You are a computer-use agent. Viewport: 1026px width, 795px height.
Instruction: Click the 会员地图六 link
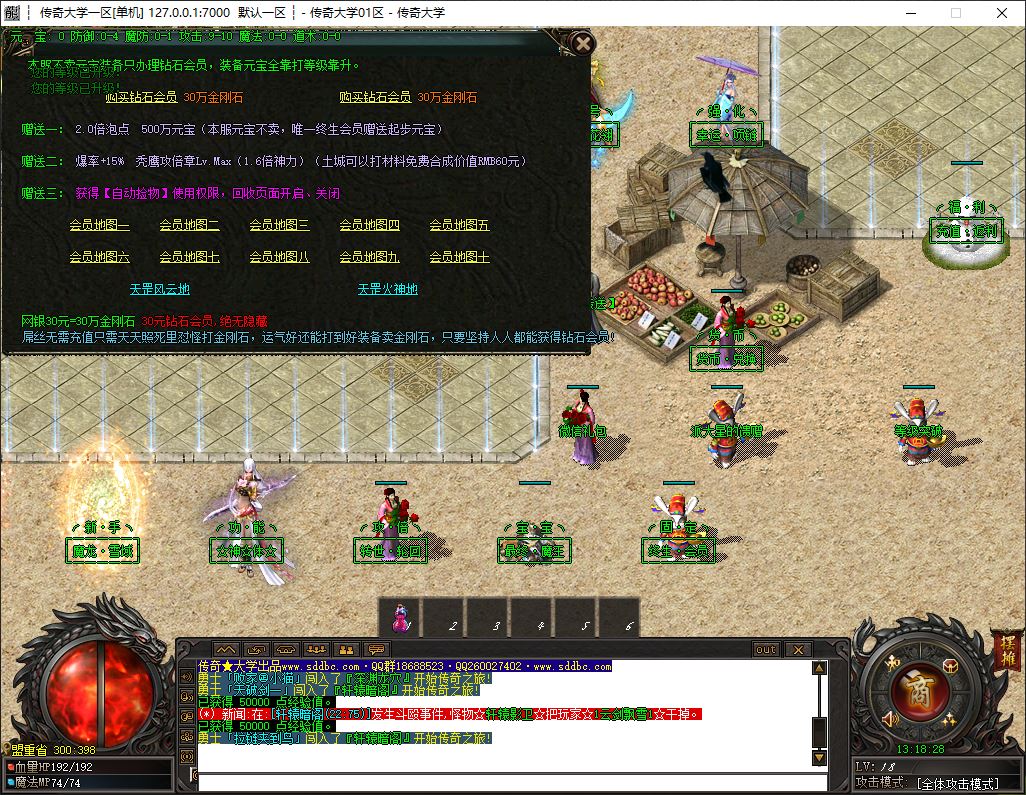pyautogui.click(x=99, y=257)
